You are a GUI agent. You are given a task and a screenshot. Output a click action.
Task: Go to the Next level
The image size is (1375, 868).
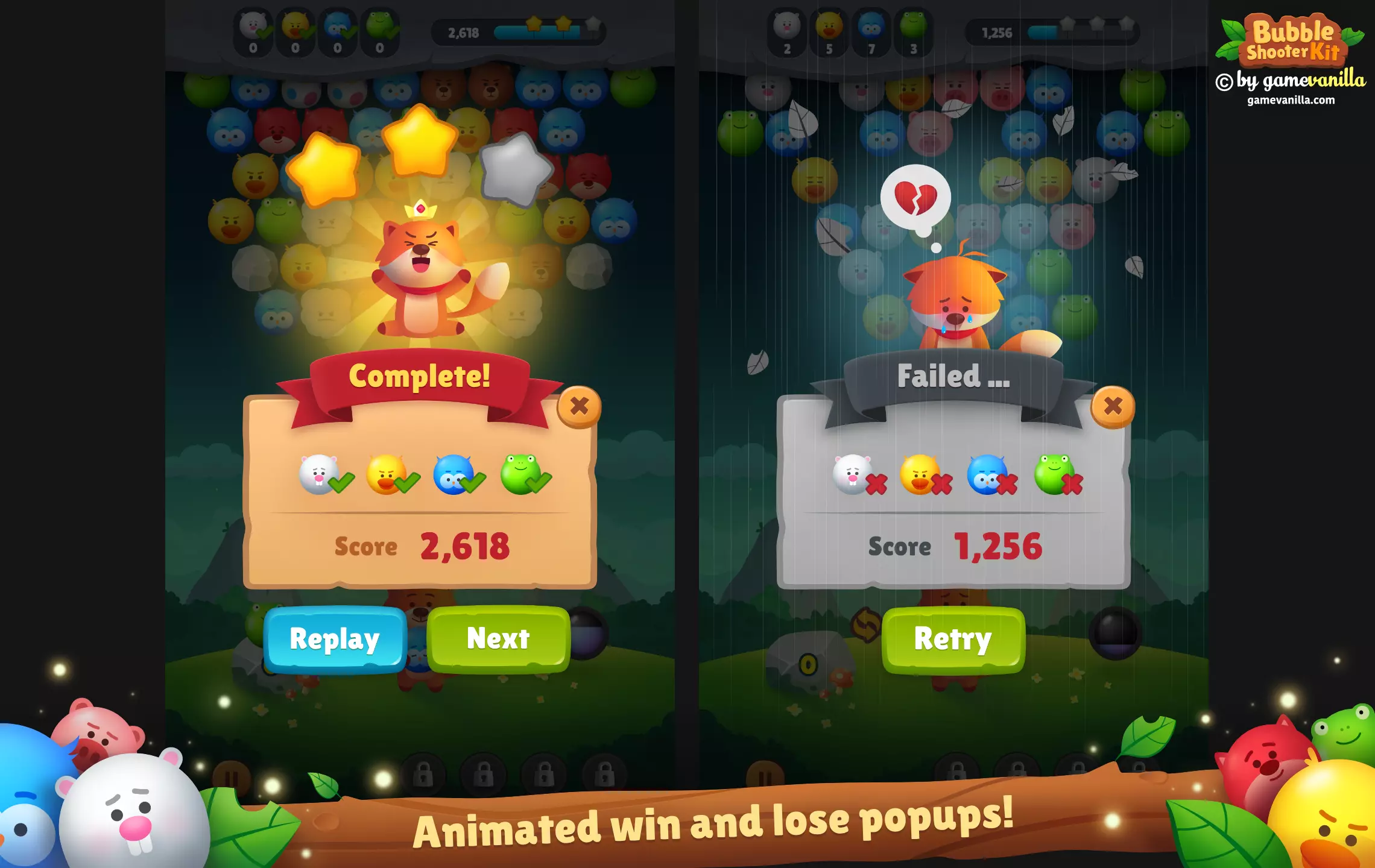(x=498, y=639)
